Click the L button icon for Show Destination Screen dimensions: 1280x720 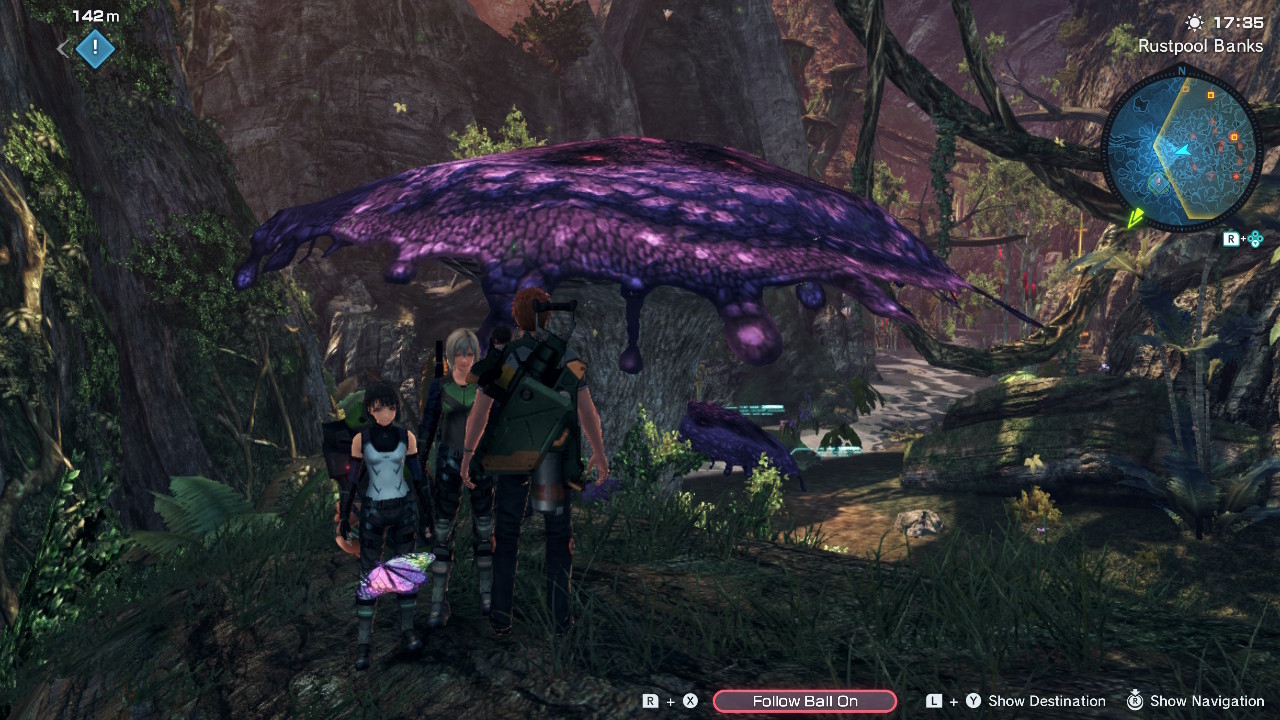932,700
